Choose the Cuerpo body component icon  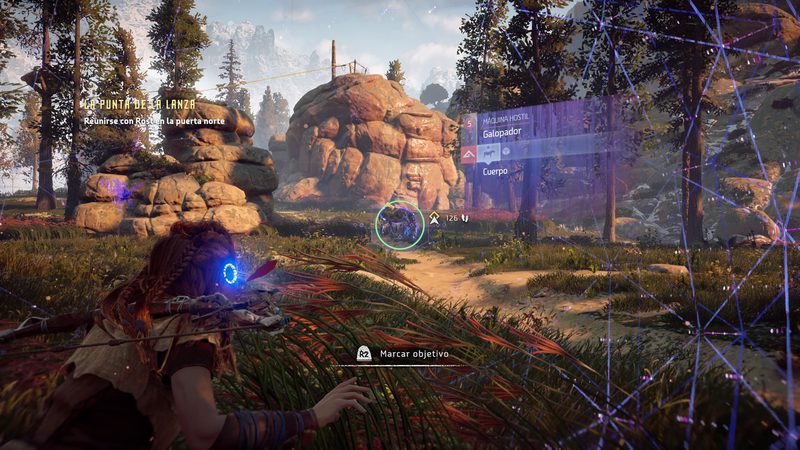pos(490,153)
